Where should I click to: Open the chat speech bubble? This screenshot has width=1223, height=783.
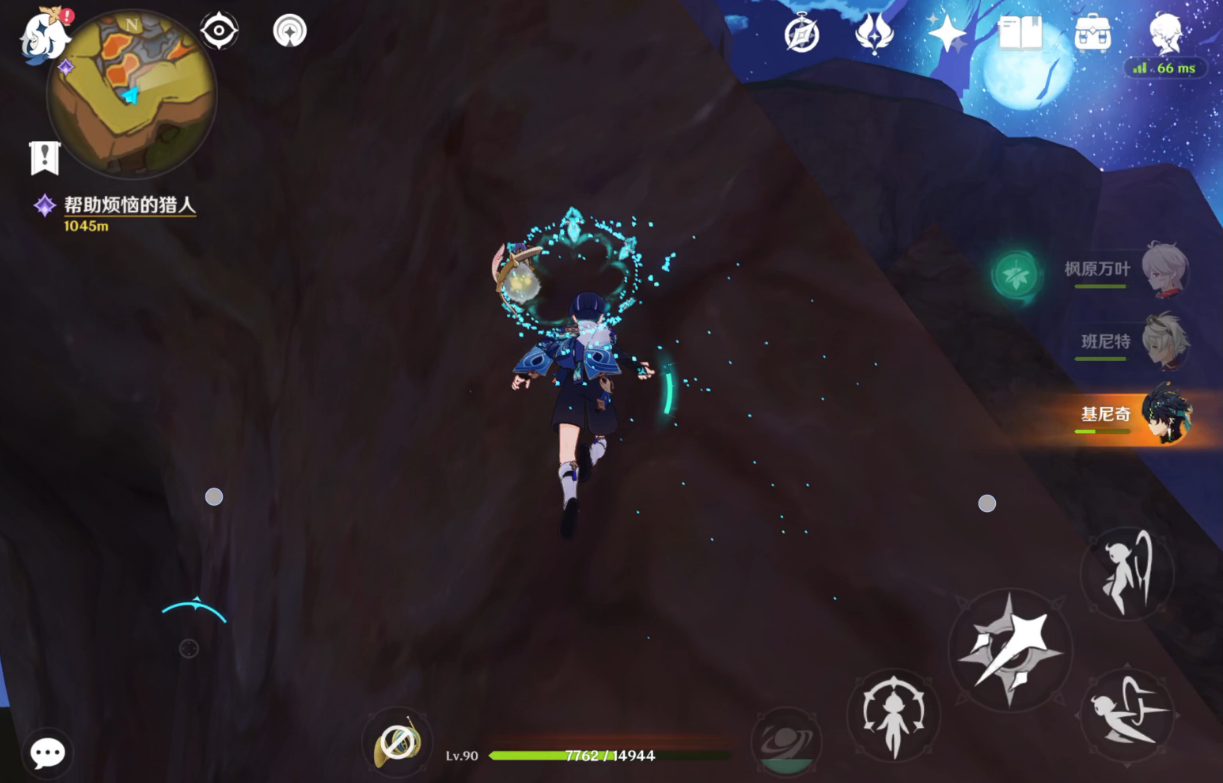[x=47, y=752]
